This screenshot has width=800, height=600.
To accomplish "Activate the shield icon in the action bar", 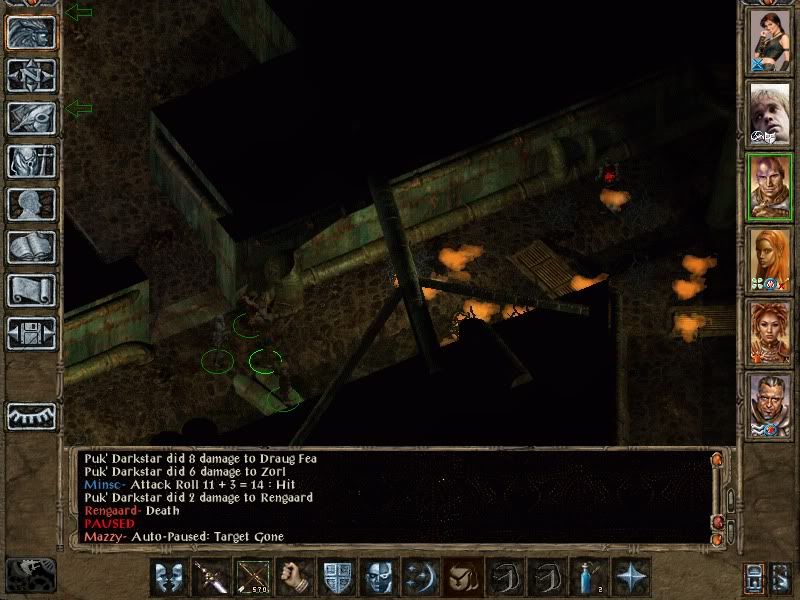I will pos(335,578).
